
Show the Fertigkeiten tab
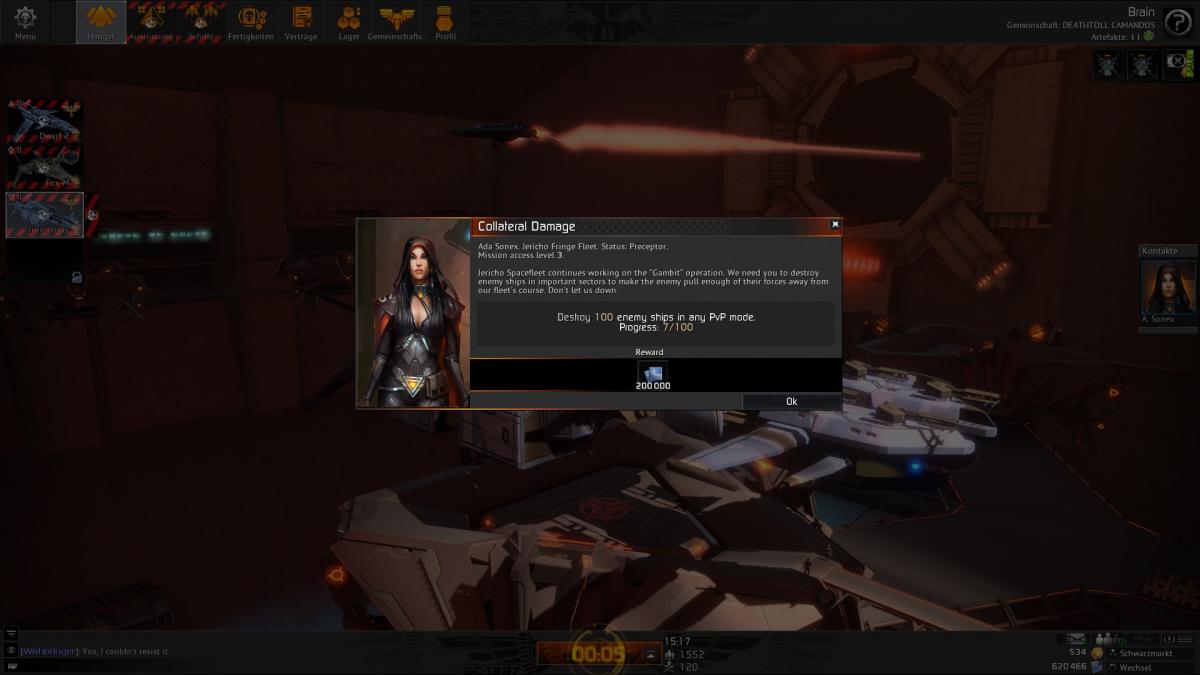coord(252,22)
